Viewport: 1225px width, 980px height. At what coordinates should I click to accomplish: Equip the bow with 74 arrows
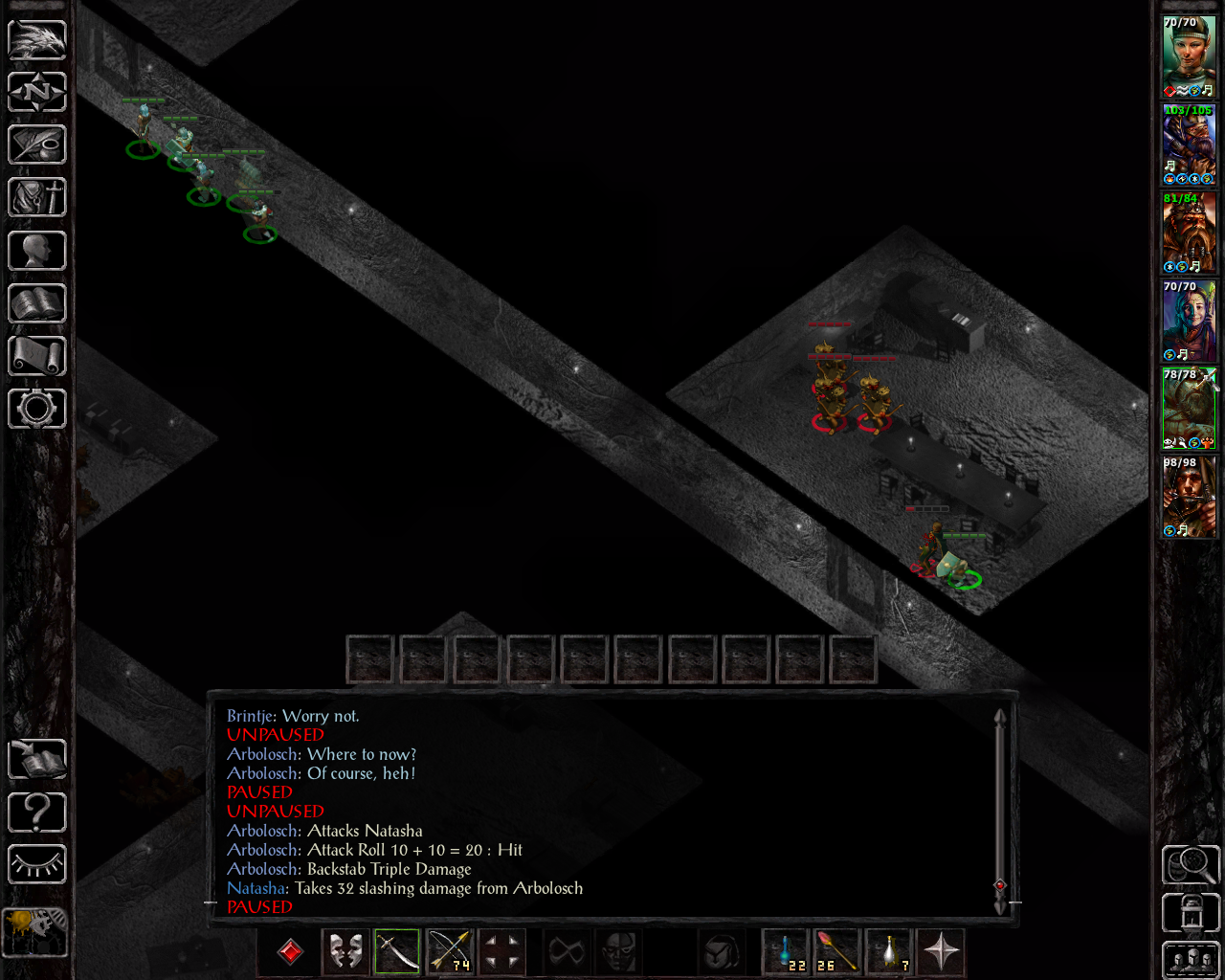(449, 951)
